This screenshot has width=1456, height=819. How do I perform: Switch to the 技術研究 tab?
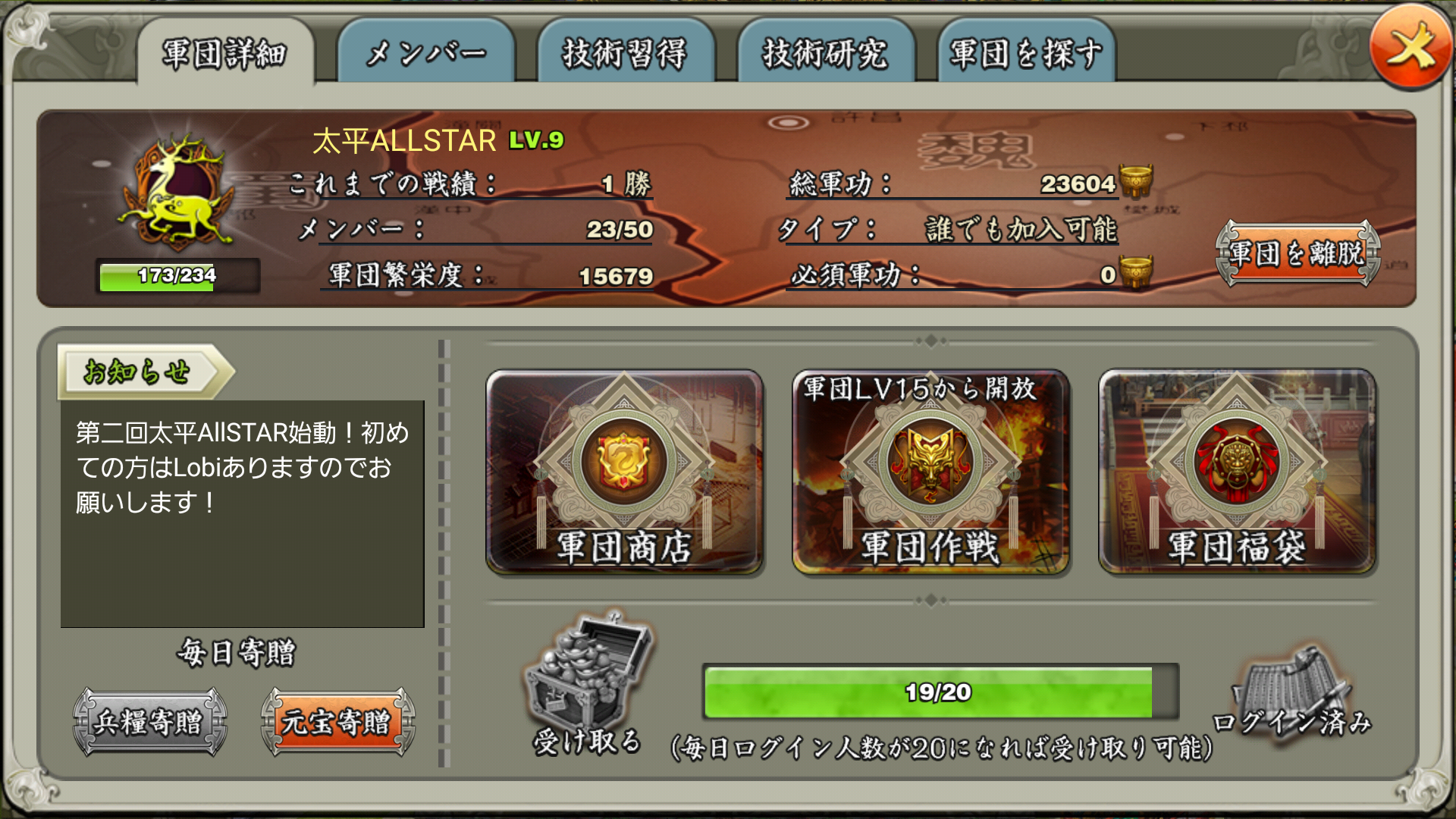tap(827, 51)
